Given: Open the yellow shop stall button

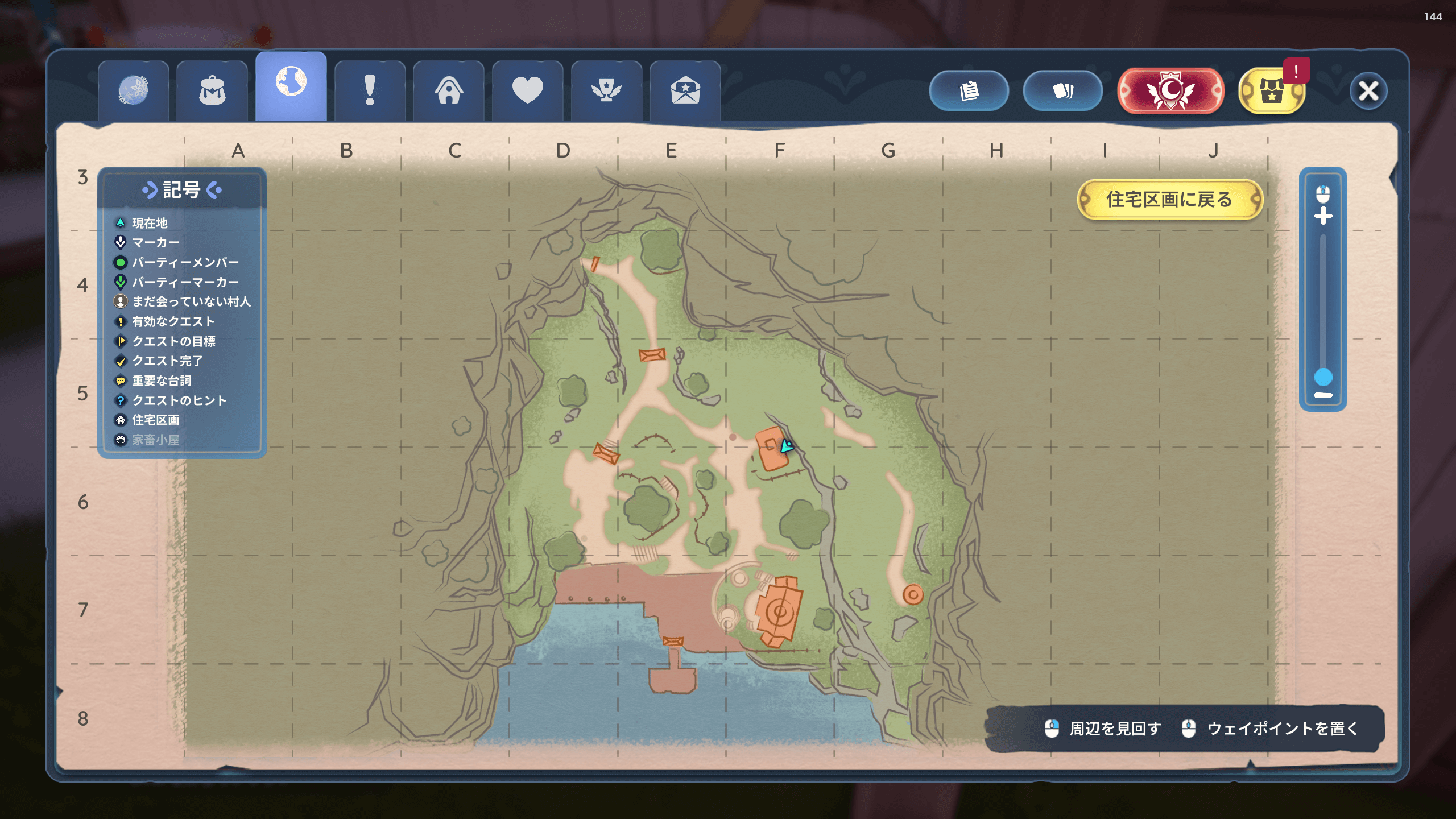Looking at the screenshot, I should point(1272,91).
